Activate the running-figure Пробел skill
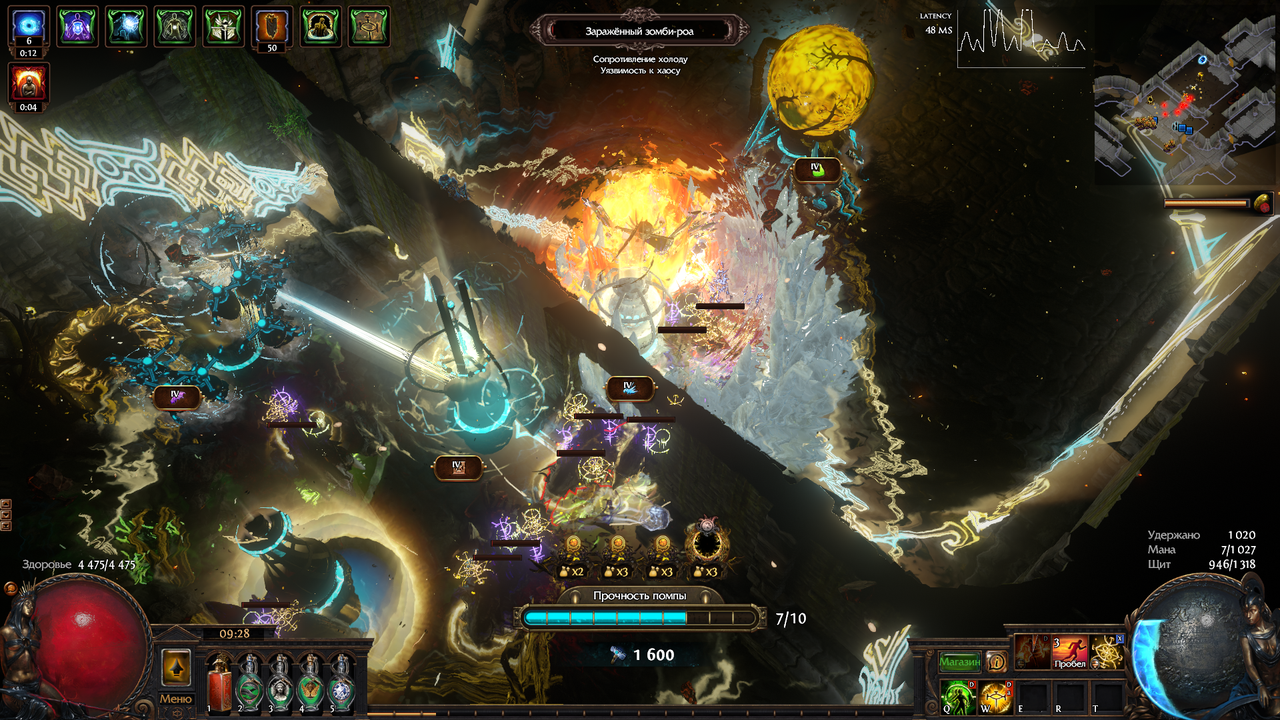This screenshot has width=1280, height=720. point(1069,652)
